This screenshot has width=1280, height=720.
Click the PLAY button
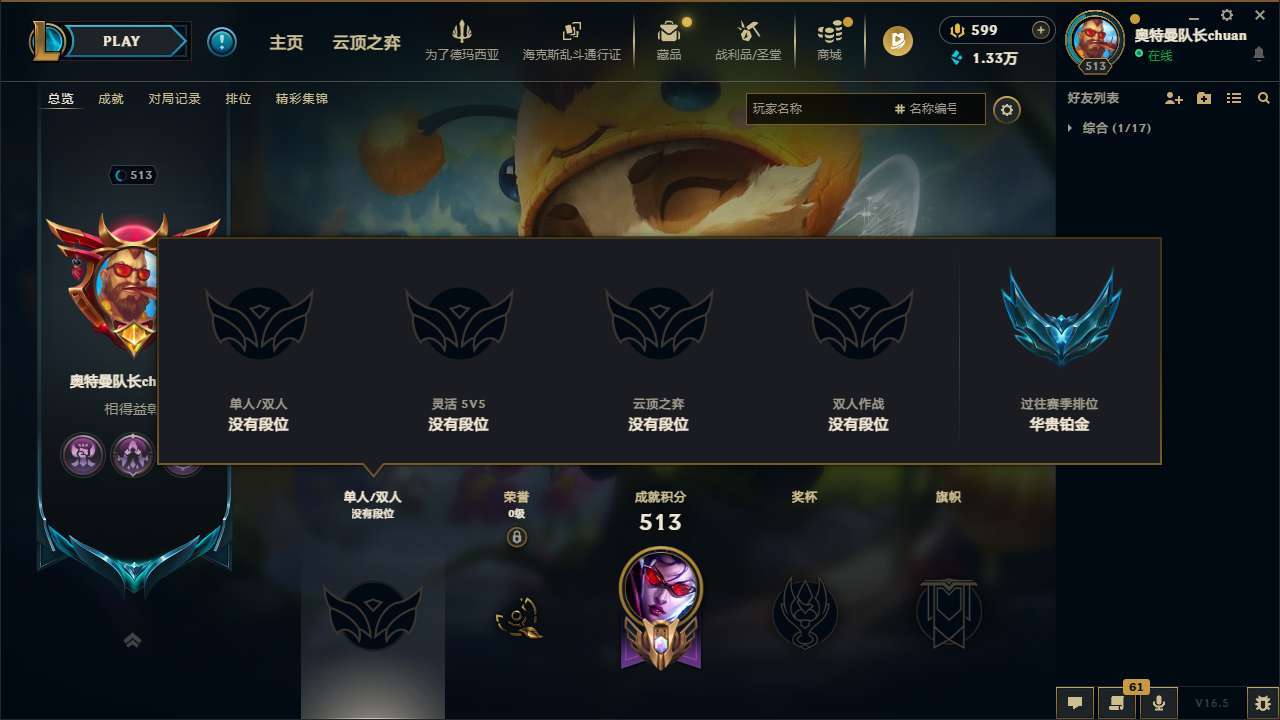click(x=122, y=41)
